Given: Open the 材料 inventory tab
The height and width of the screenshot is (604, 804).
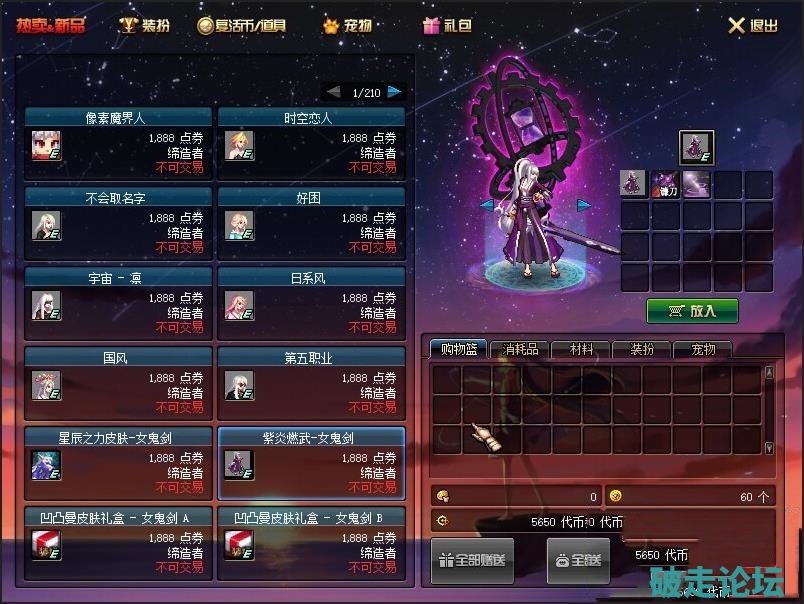Looking at the screenshot, I should click(581, 349).
